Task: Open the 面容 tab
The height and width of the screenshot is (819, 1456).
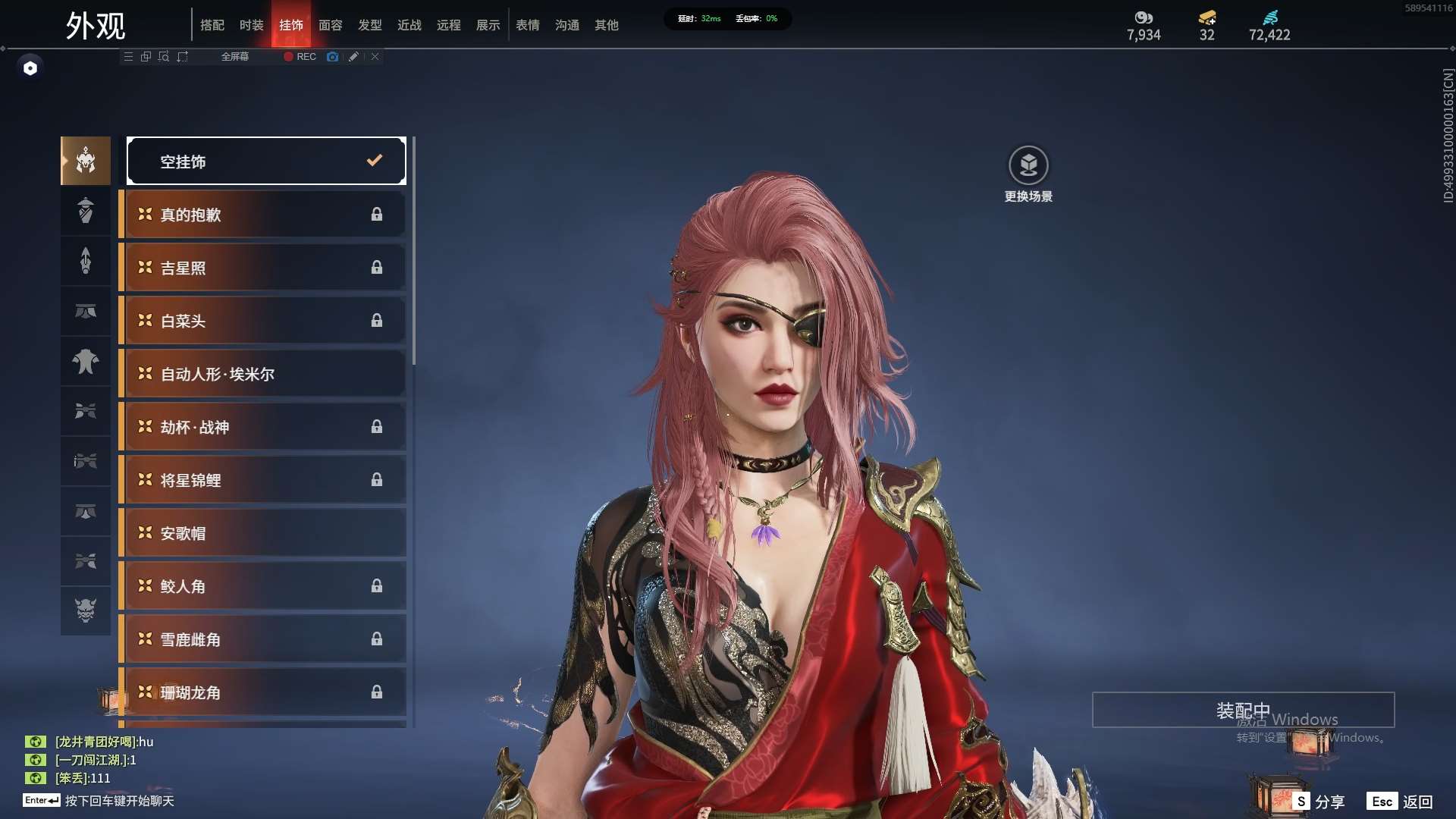Action: (x=330, y=25)
